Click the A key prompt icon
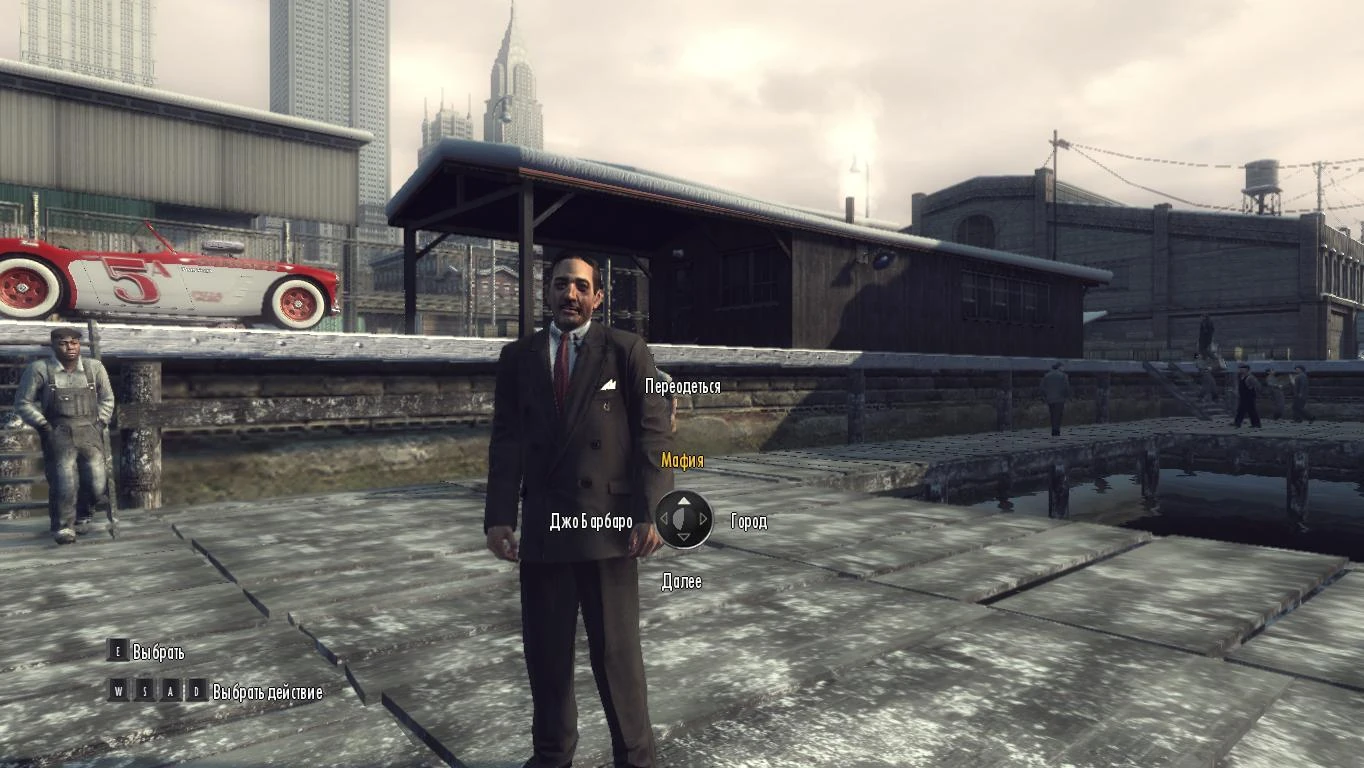The image size is (1364, 768). coord(171,691)
